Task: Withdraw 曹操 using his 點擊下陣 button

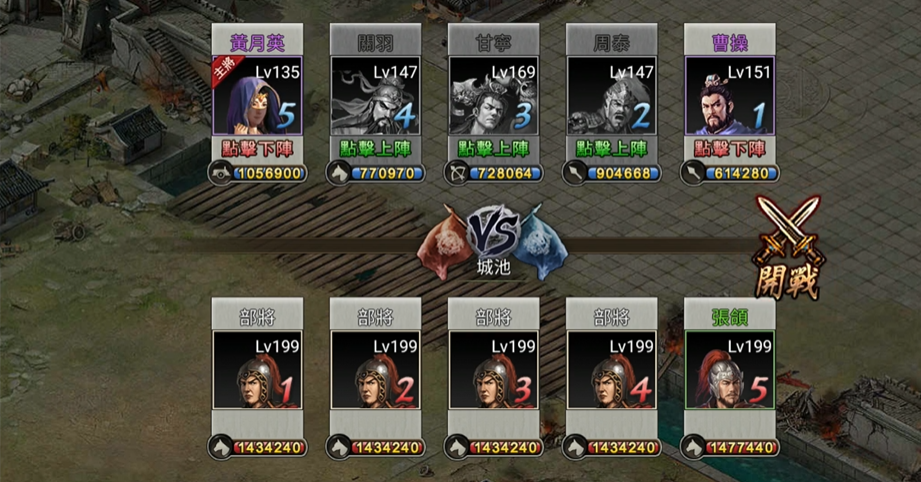Action: tap(729, 148)
